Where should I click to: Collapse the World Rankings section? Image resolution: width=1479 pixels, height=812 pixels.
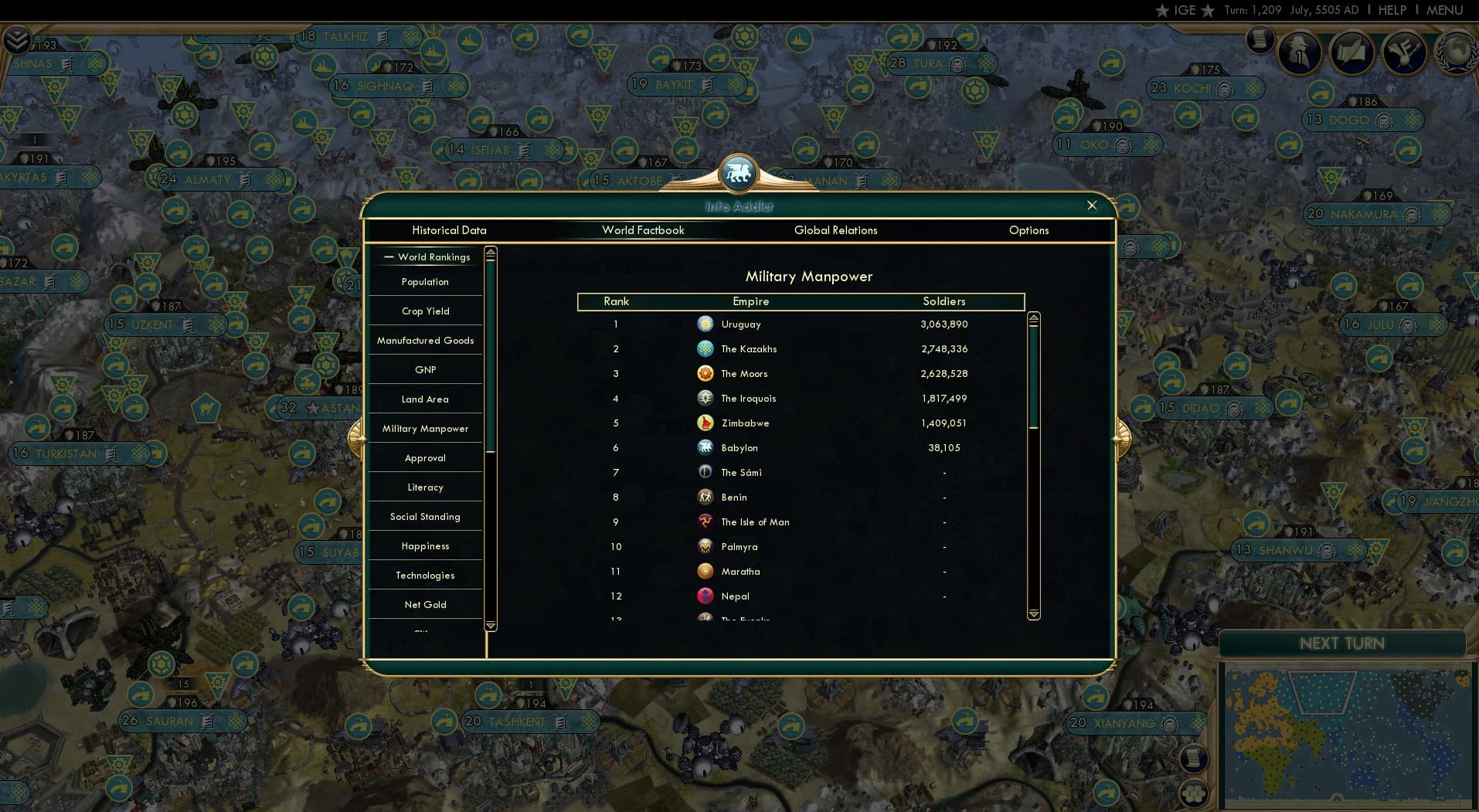[x=389, y=257]
